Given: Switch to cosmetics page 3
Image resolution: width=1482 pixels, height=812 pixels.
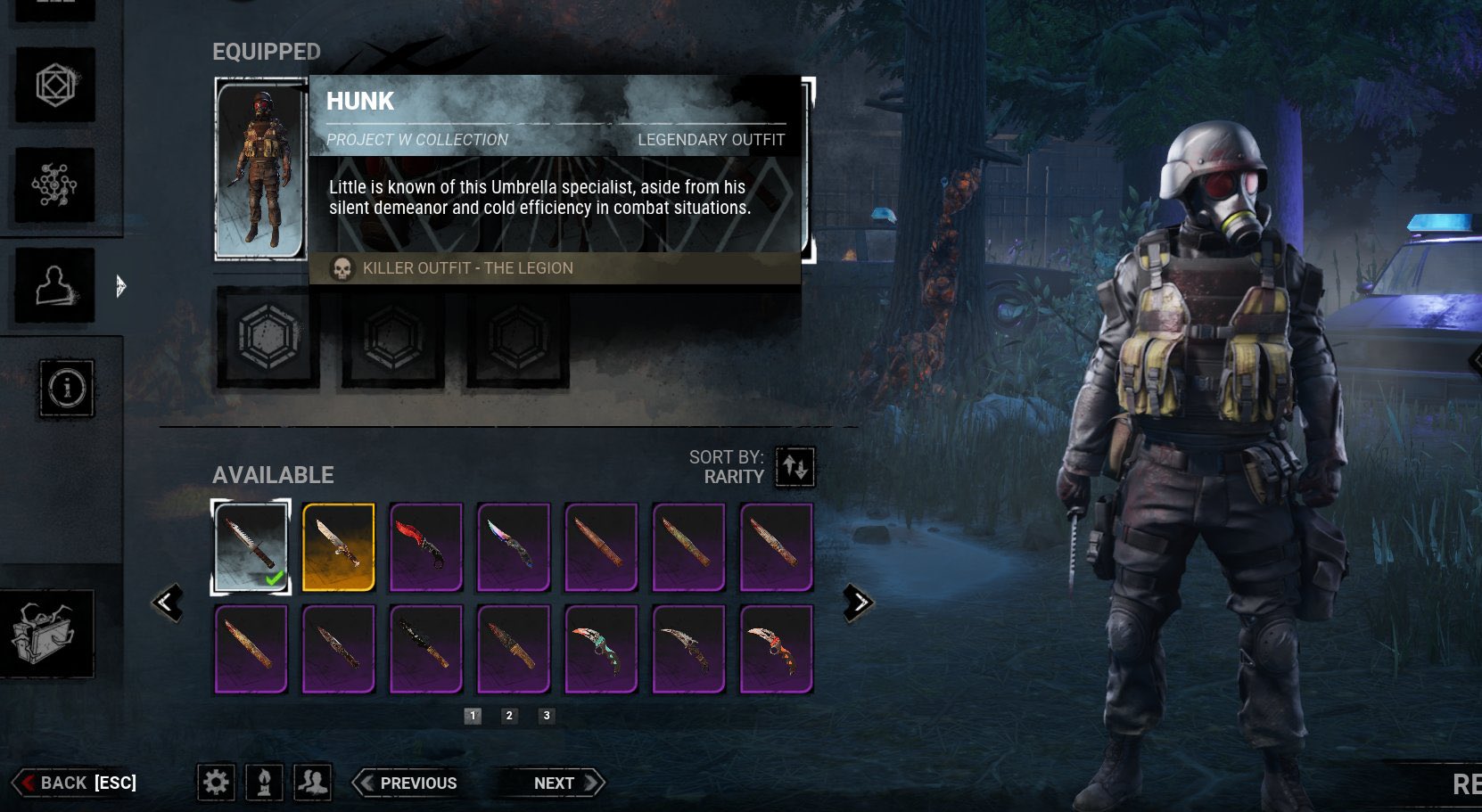Looking at the screenshot, I should [547, 716].
